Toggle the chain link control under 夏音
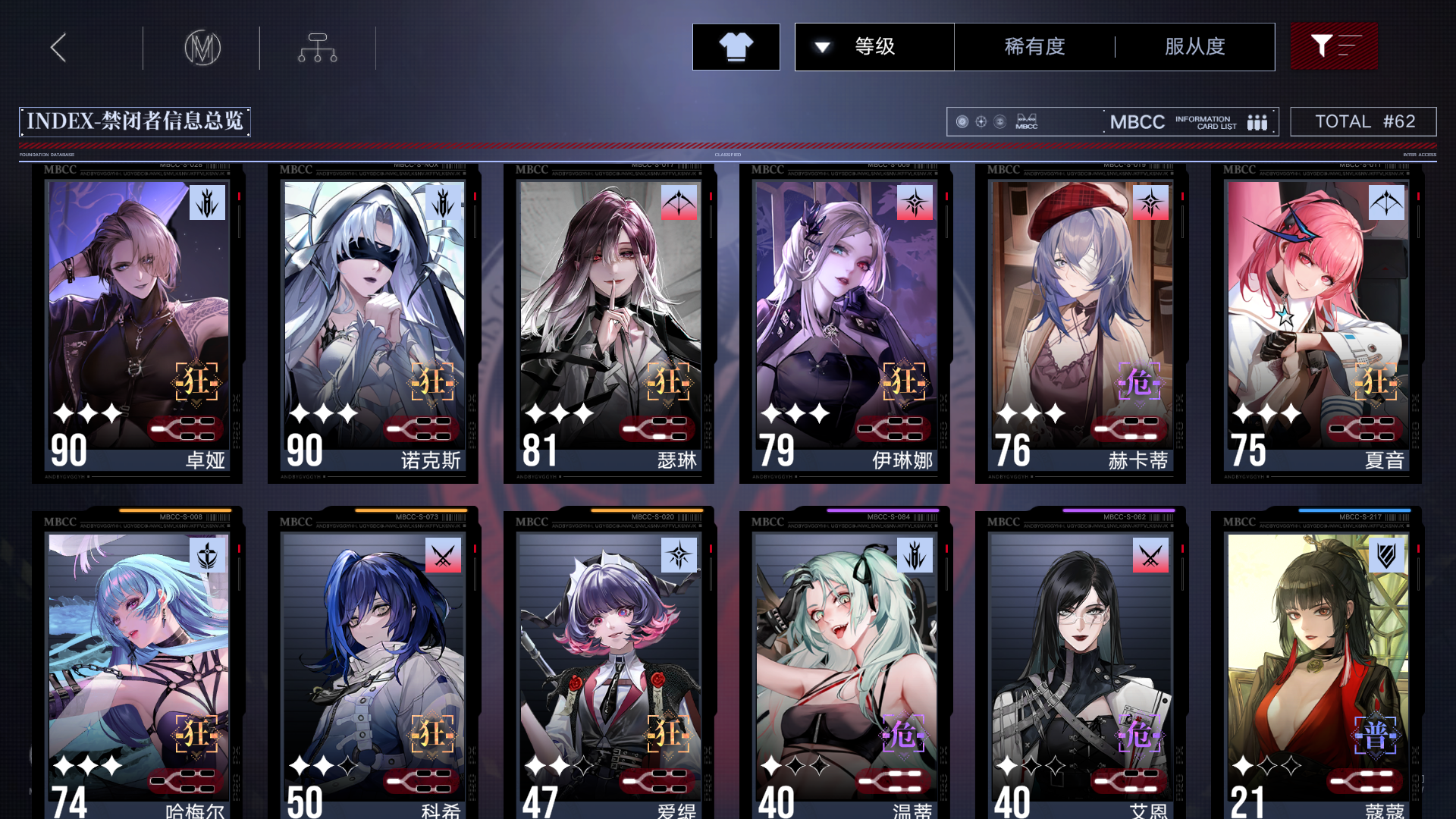 point(1365,427)
